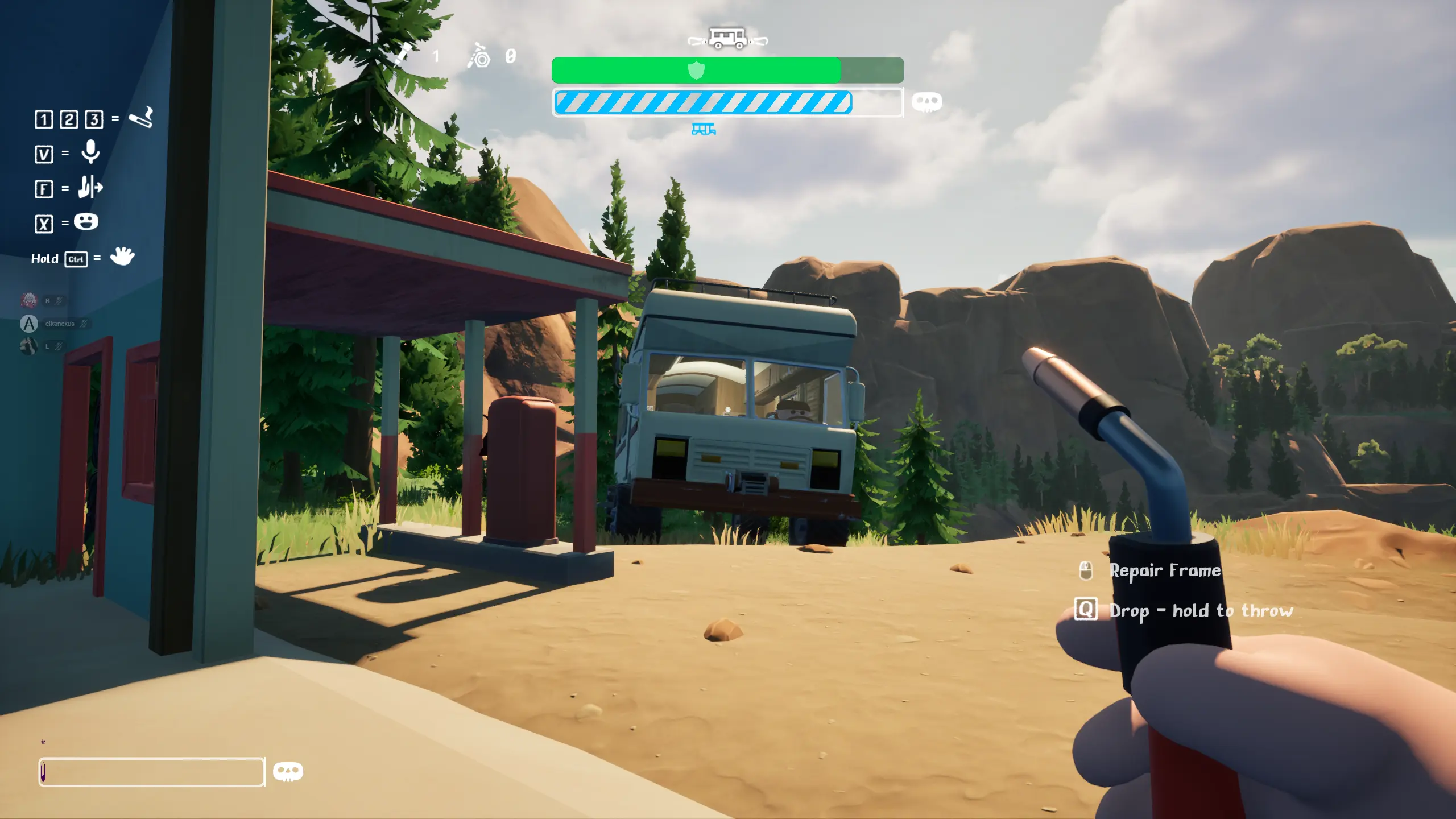Open the smiley face emote icon
The image size is (1456, 819).
pyautogui.click(x=86, y=222)
